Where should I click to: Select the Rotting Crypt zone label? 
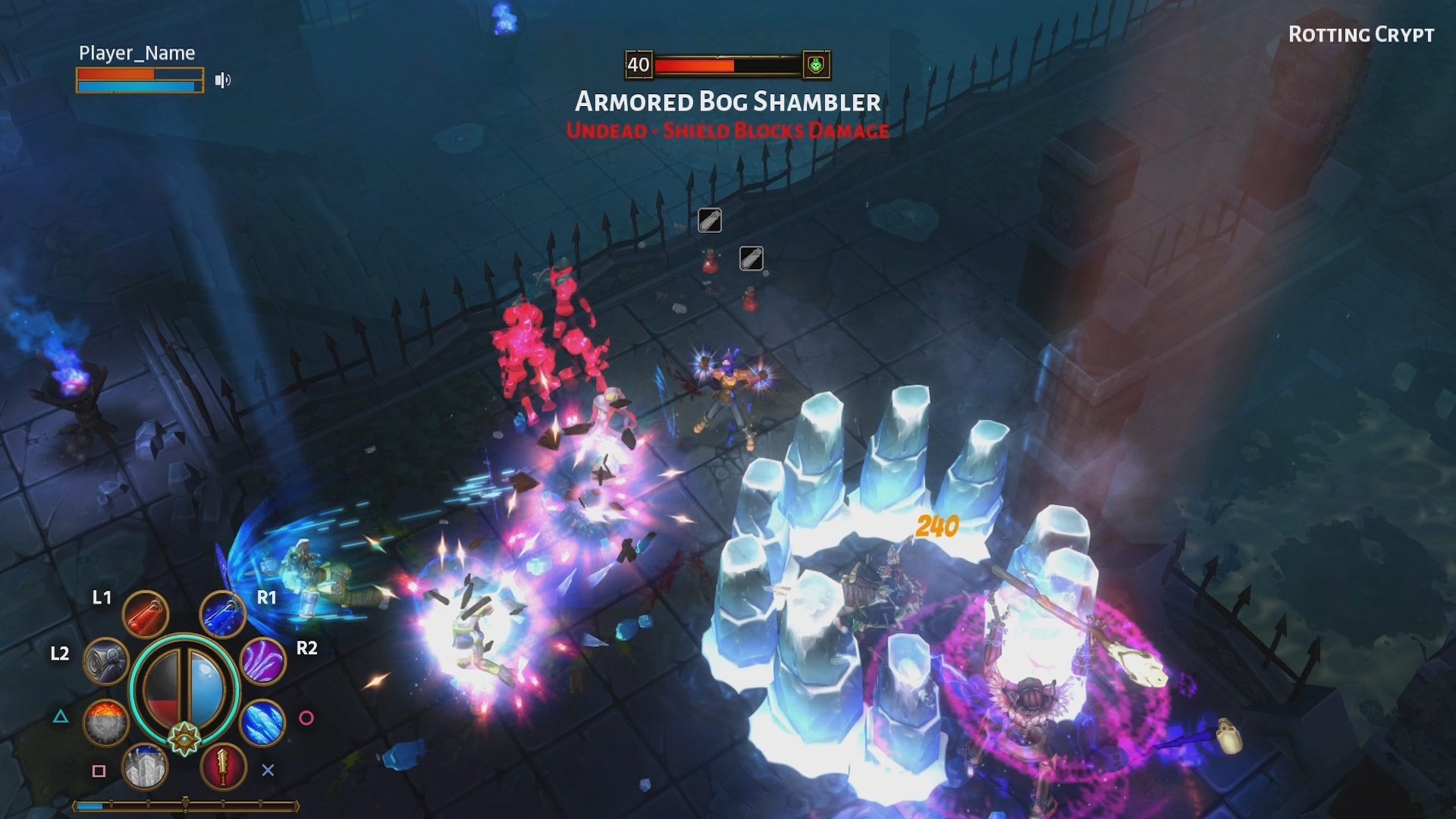coord(1361,34)
